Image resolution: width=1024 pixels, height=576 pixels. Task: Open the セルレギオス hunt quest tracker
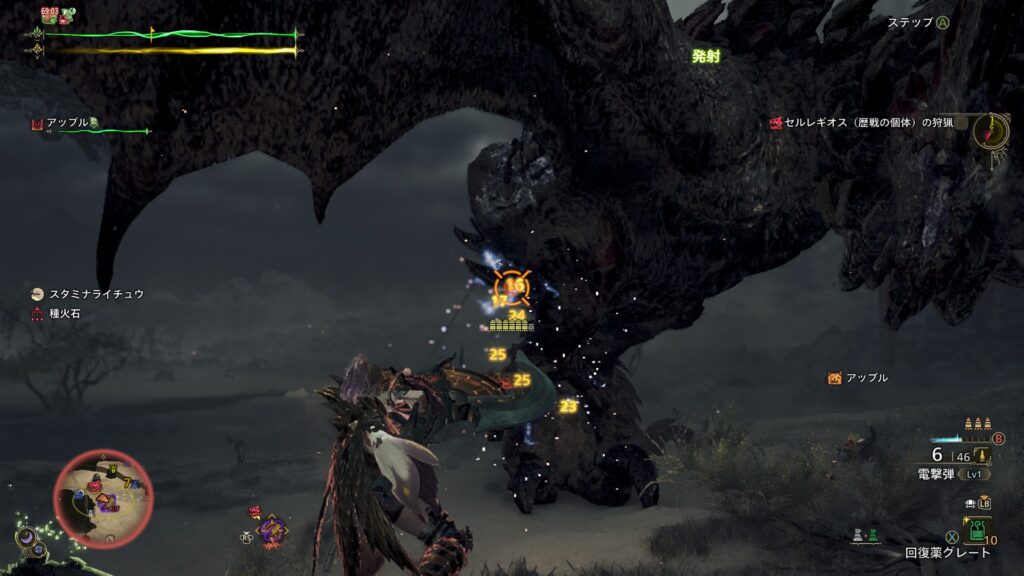click(x=868, y=122)
